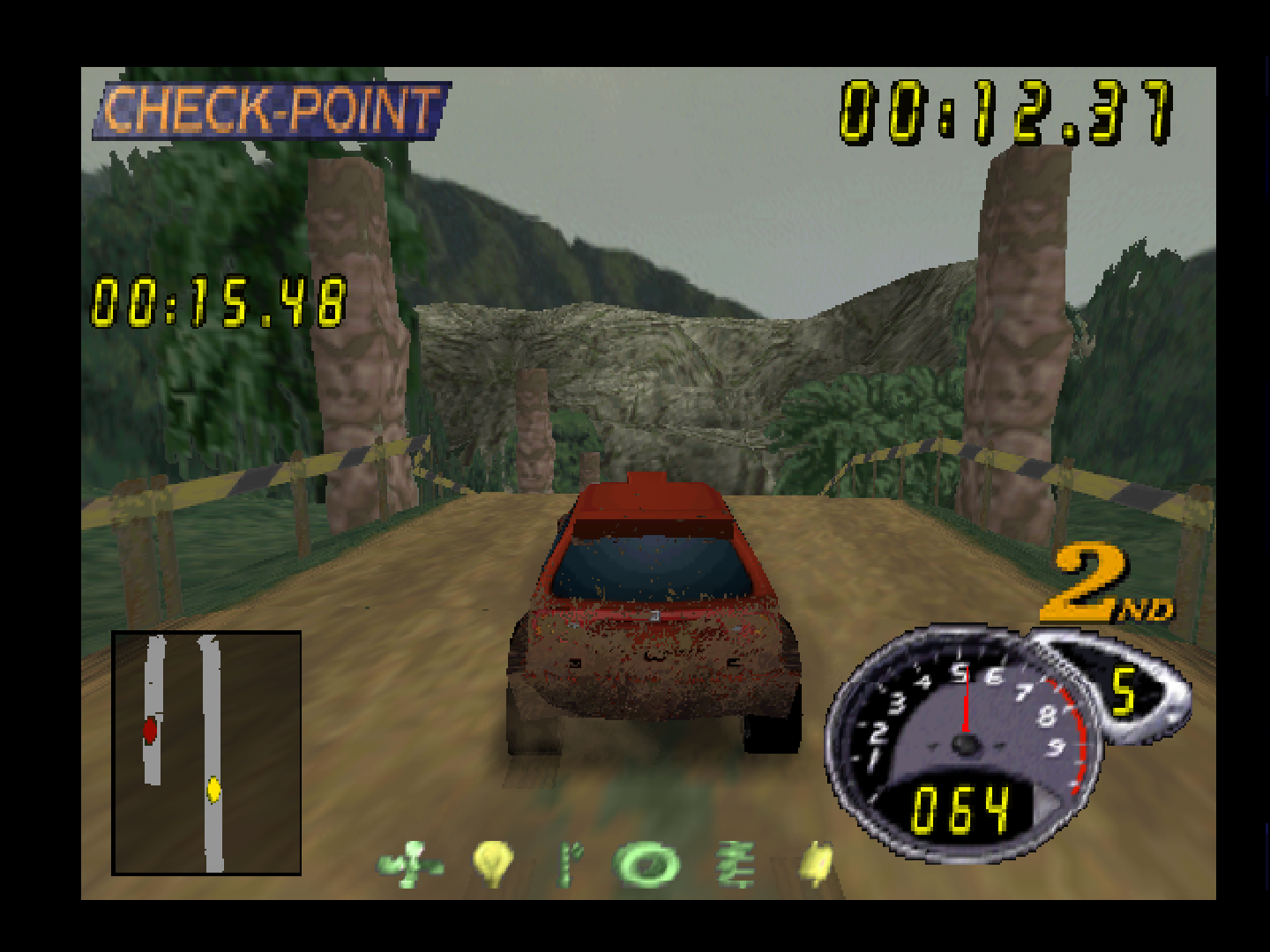1270x952 pixels.
Task: Select the yellow player dot on the minimap
Action: [x=214, y=787]
